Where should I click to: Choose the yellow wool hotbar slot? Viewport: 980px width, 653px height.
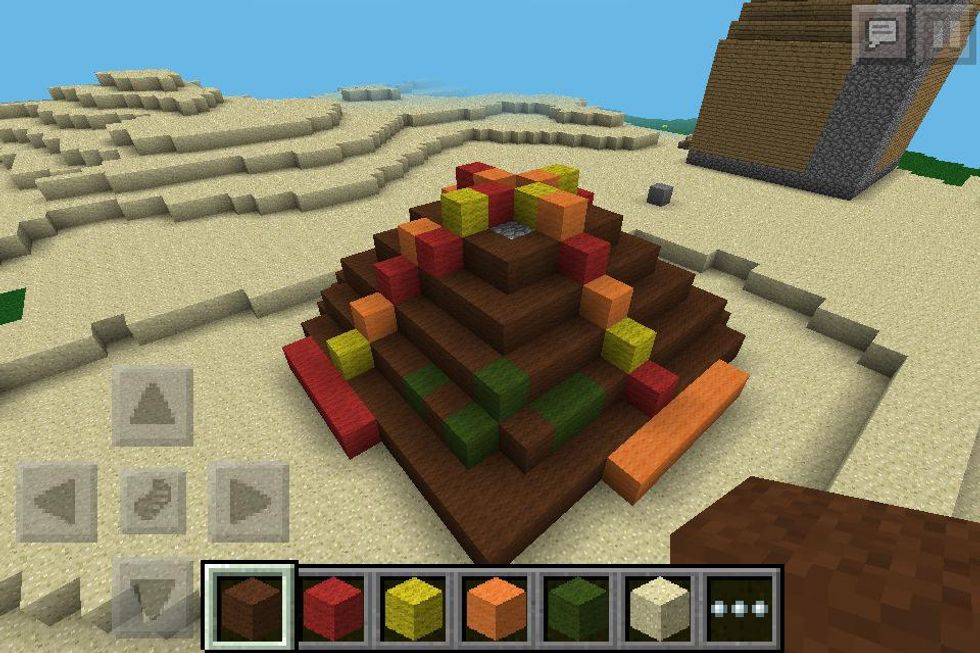click(415, 607)
